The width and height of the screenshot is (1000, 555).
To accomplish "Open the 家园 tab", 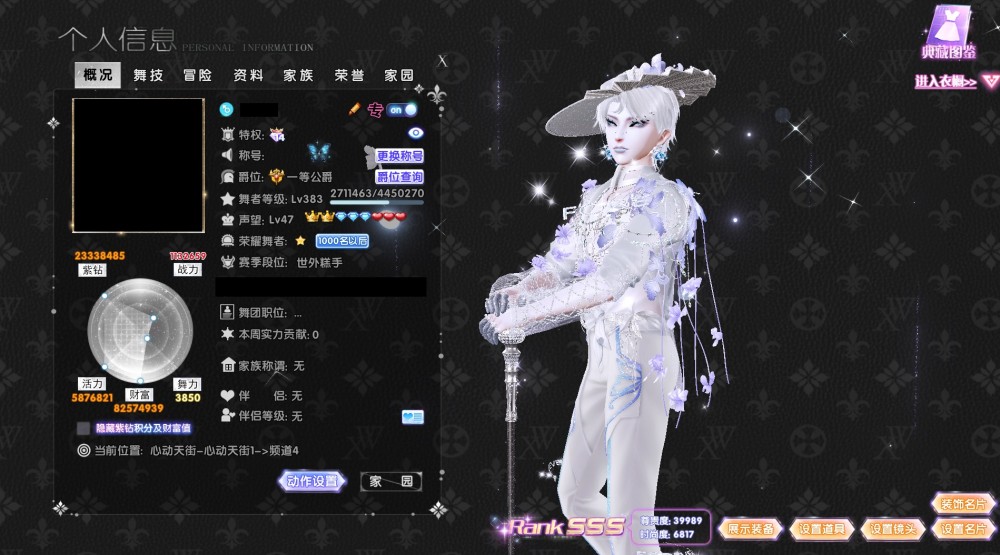I will (x=399, y=75).
